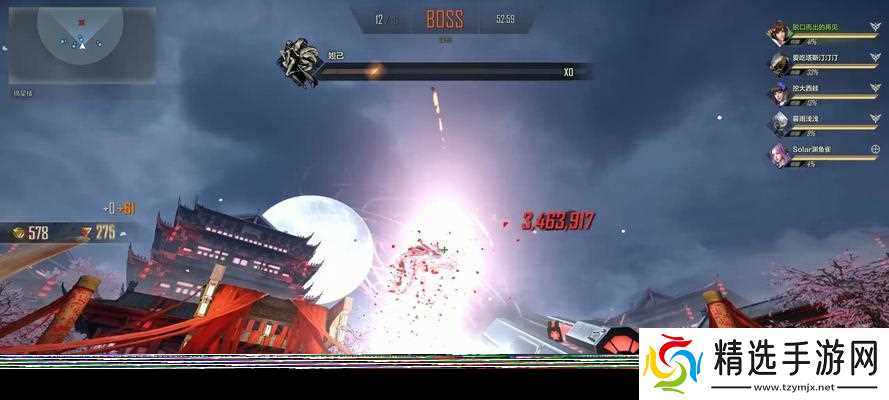Select the pink-haired teammate portrait

(779, 154)
